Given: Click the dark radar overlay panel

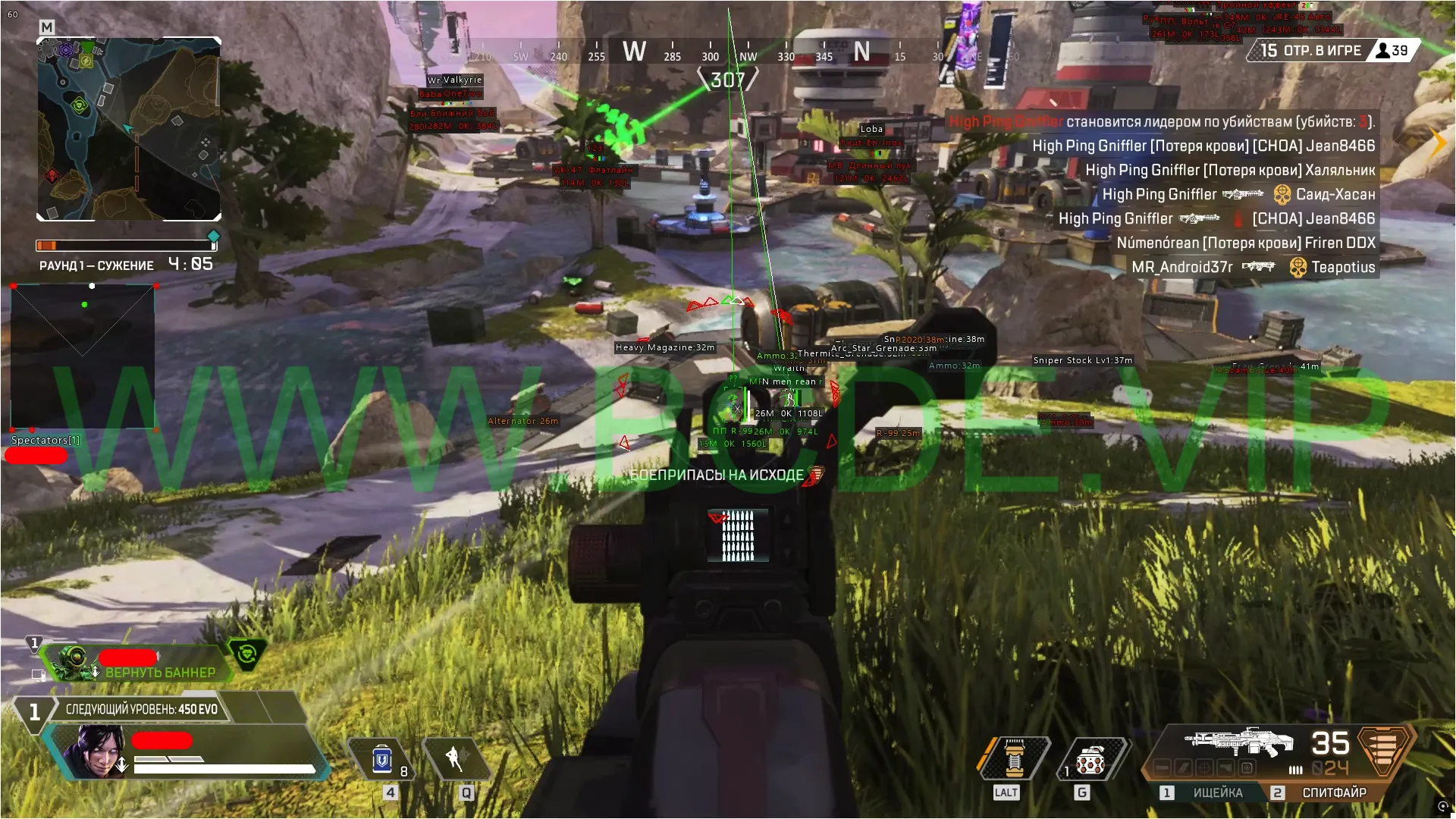Looking at the screenshot, I should point(83,356).
